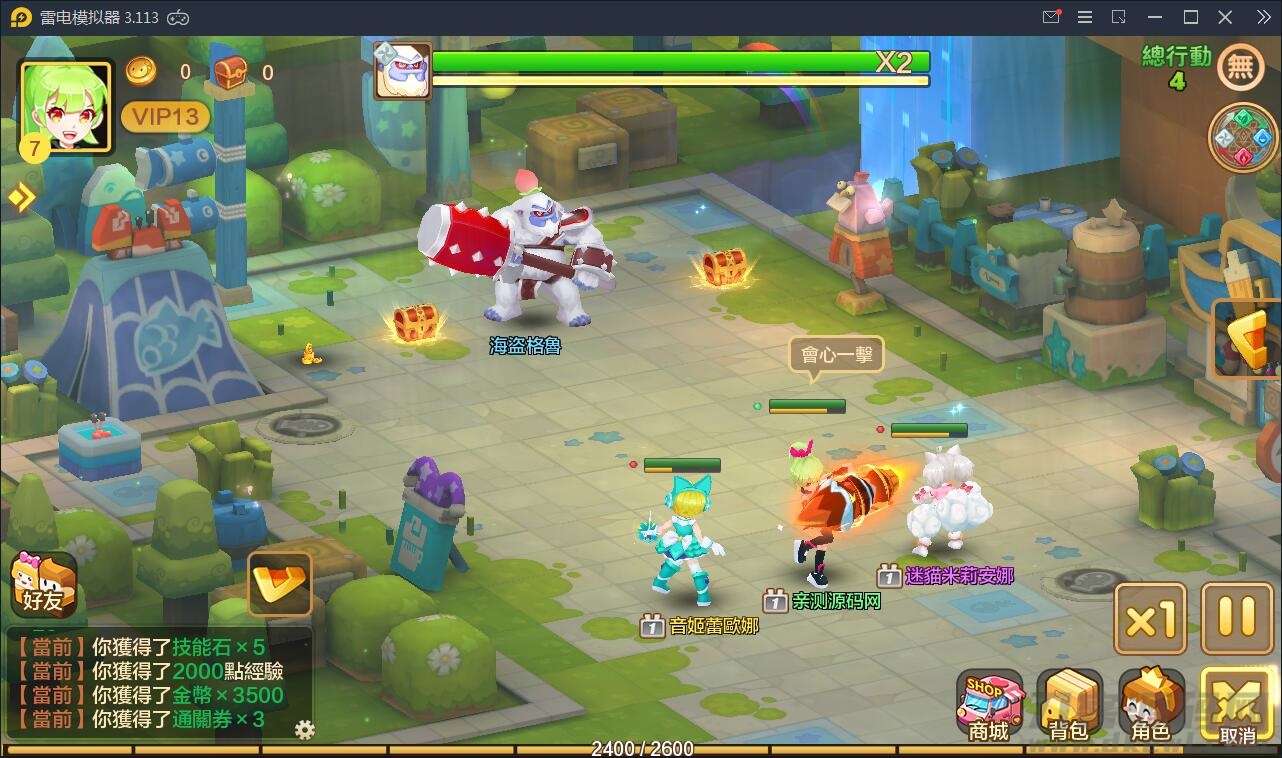Screen dimensions: 1282x758
Task: Open the LDPlayer hamburger menu
Action: coord(1084,16)
